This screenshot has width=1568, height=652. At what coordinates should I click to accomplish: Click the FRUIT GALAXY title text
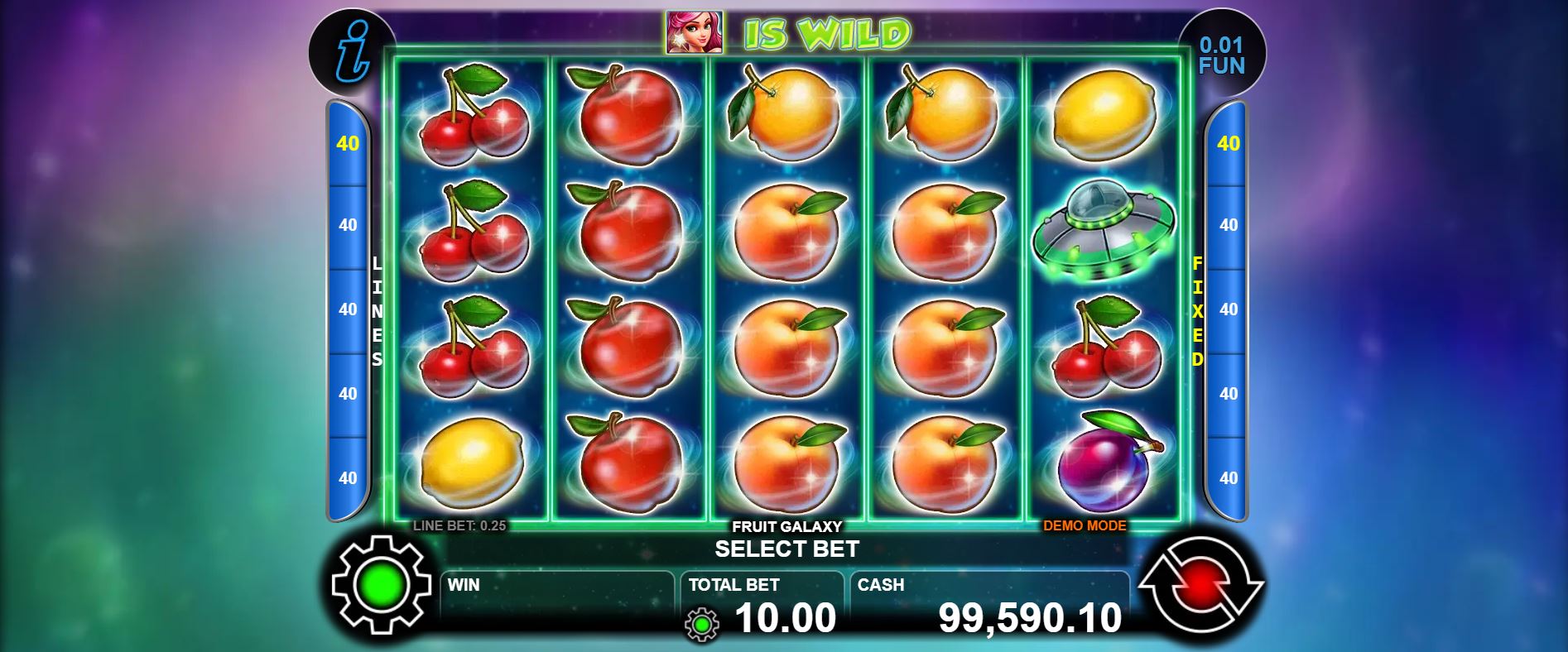pos(786,525)
